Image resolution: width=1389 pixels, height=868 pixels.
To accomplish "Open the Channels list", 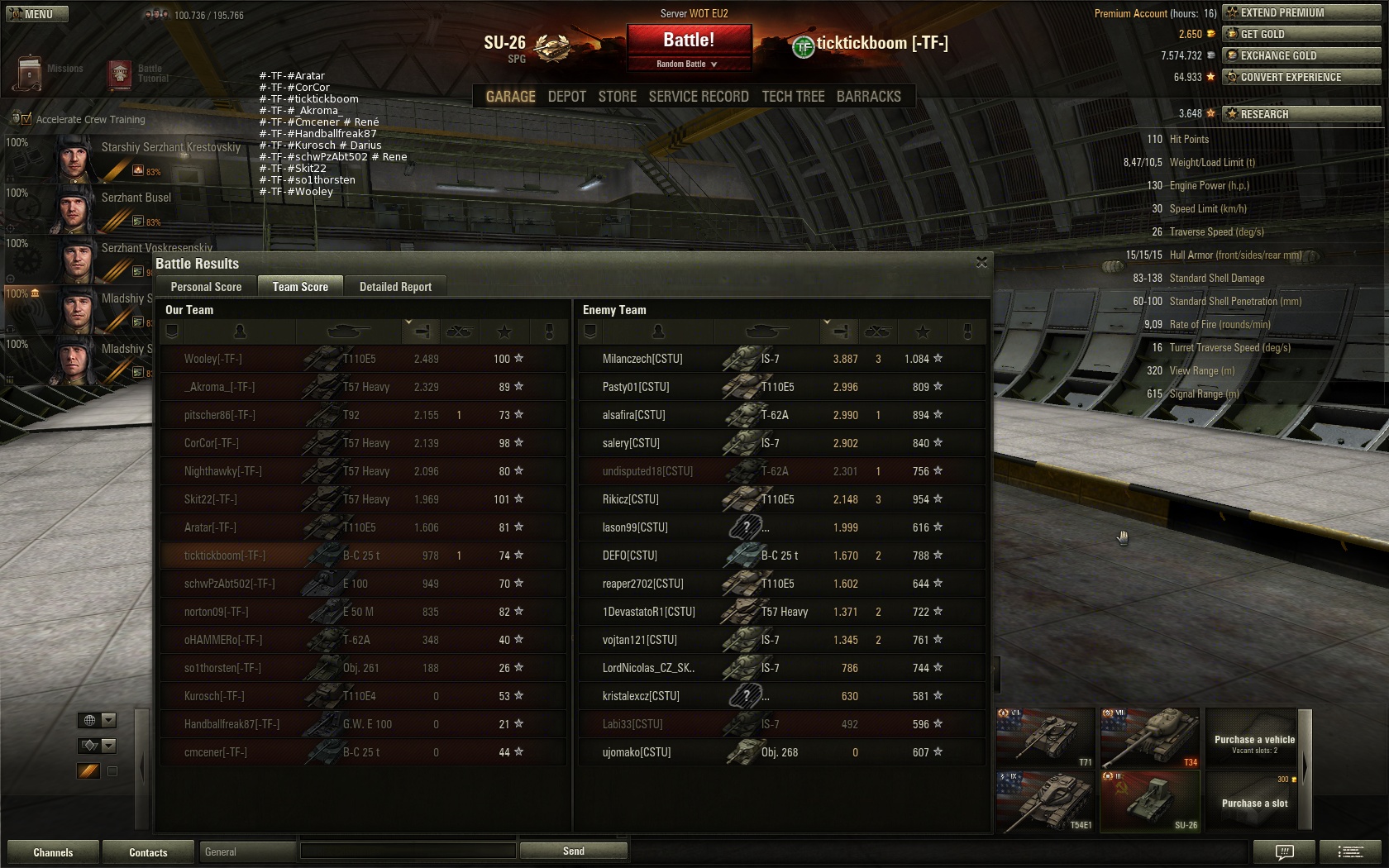I will [x=53, y=852].
